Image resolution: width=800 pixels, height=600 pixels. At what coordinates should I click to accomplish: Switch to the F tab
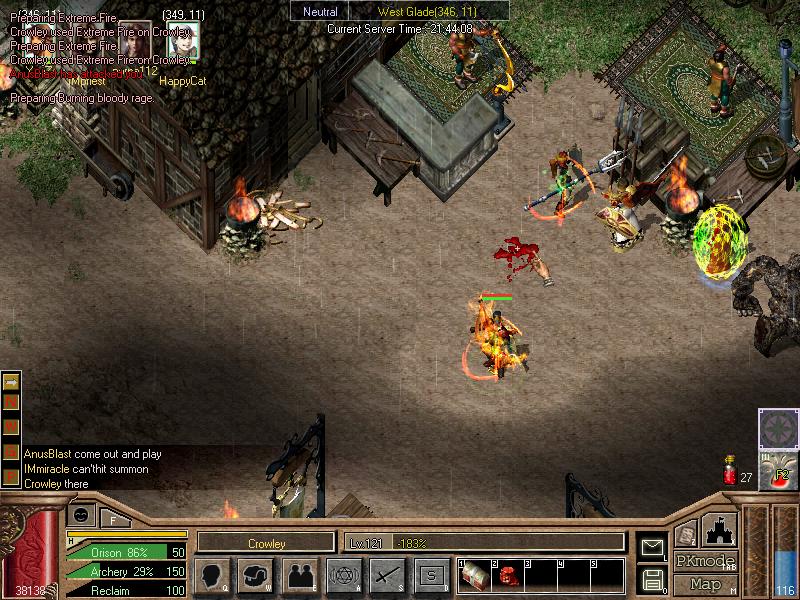(x=114, y=518)
